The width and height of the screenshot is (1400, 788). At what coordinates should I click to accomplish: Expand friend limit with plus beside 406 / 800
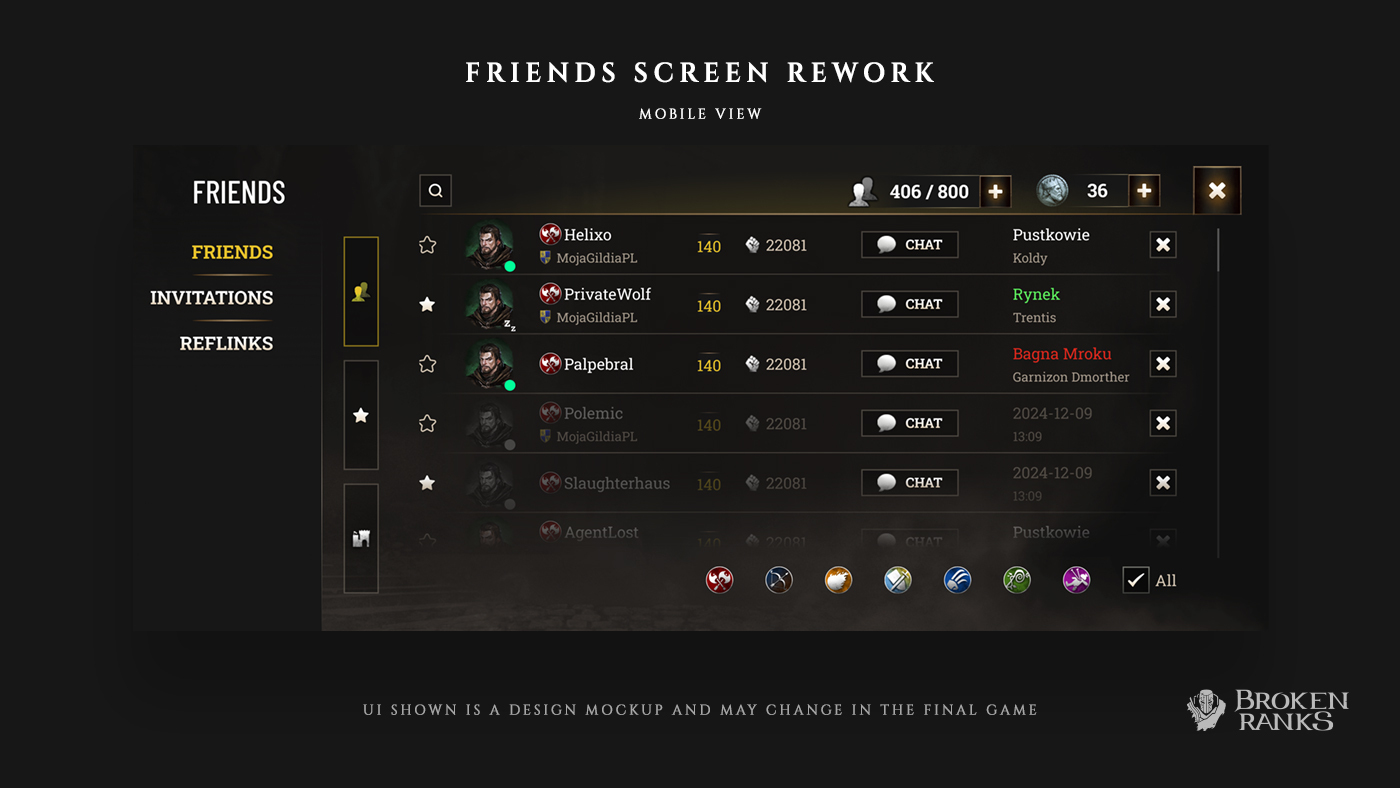coord(995,191)
